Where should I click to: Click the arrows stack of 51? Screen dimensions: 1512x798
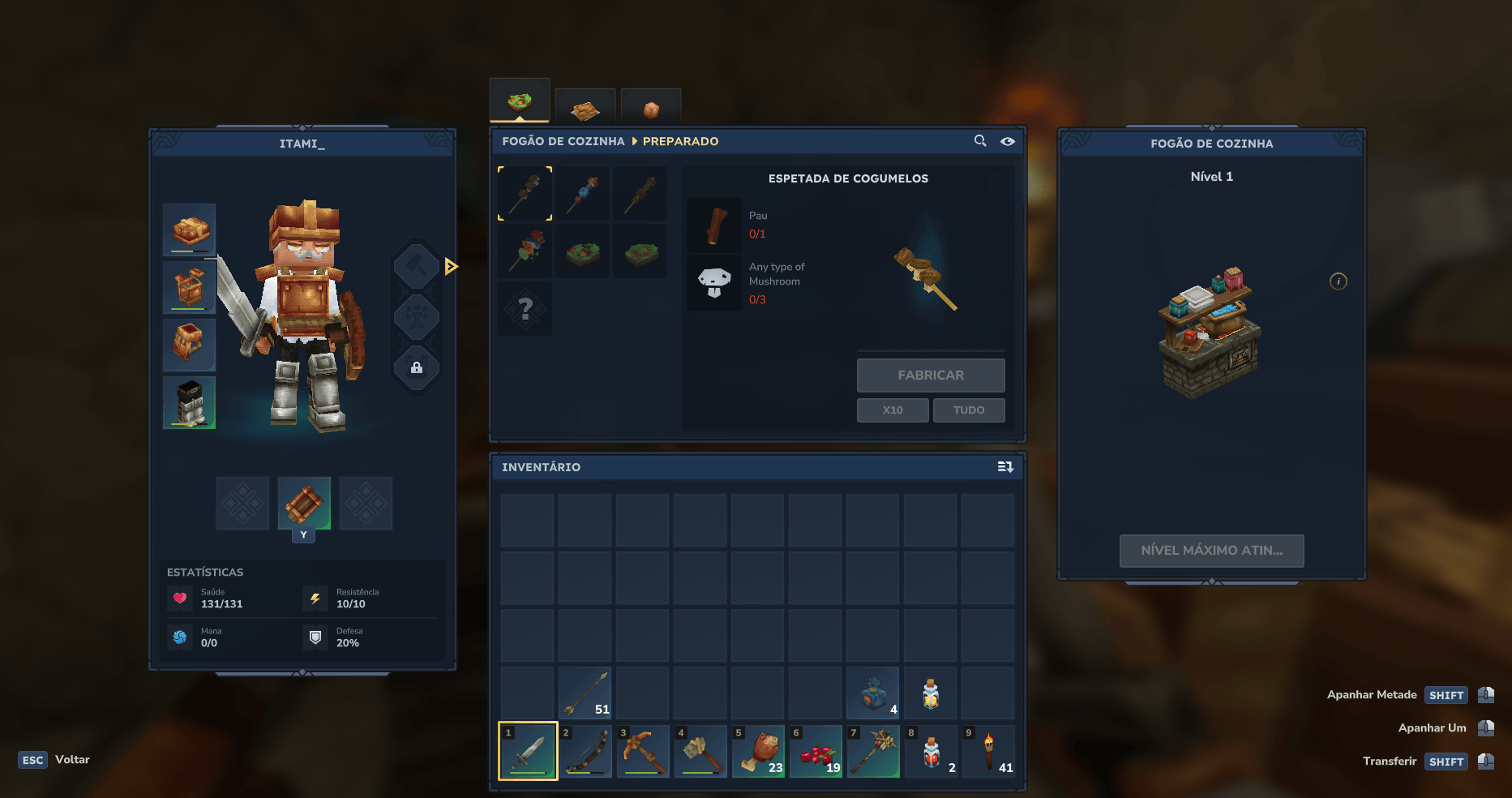click(585, 693)
